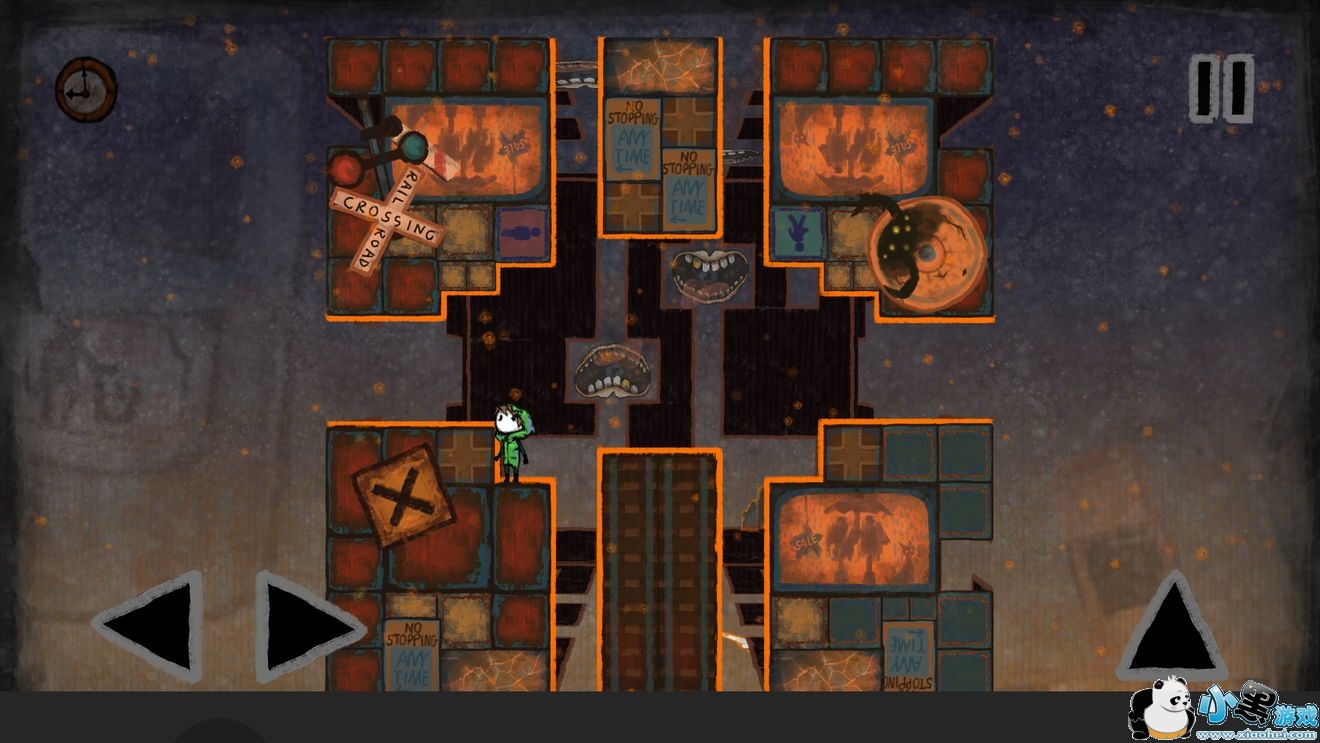The width and height of the screenshot is (1320, 743).
Task: Pause the game
Action: 1221,89
